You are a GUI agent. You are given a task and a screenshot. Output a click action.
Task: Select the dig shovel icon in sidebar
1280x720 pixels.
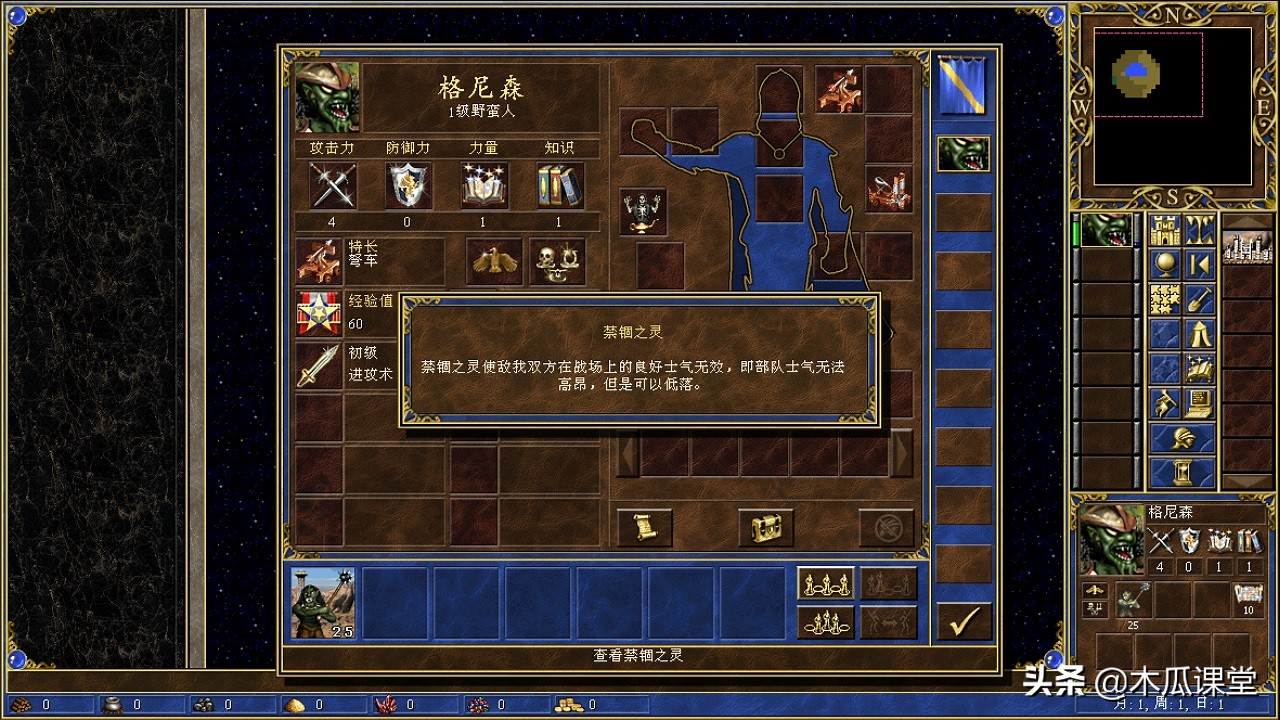(x=1199, y=298)
